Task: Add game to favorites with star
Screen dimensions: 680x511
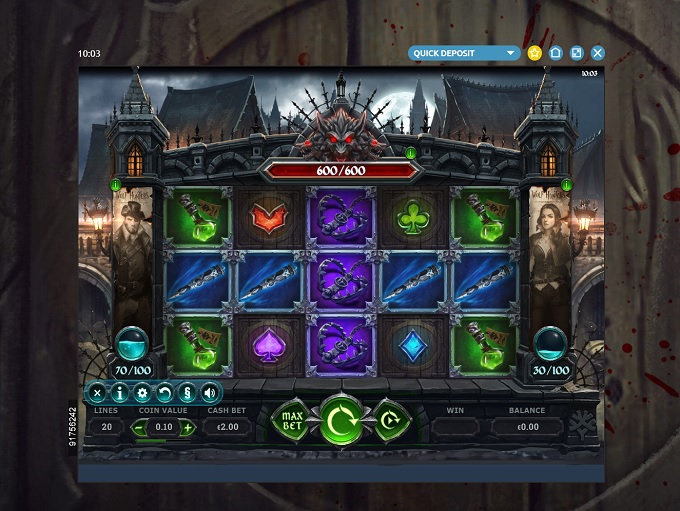Action: [534, 53]
